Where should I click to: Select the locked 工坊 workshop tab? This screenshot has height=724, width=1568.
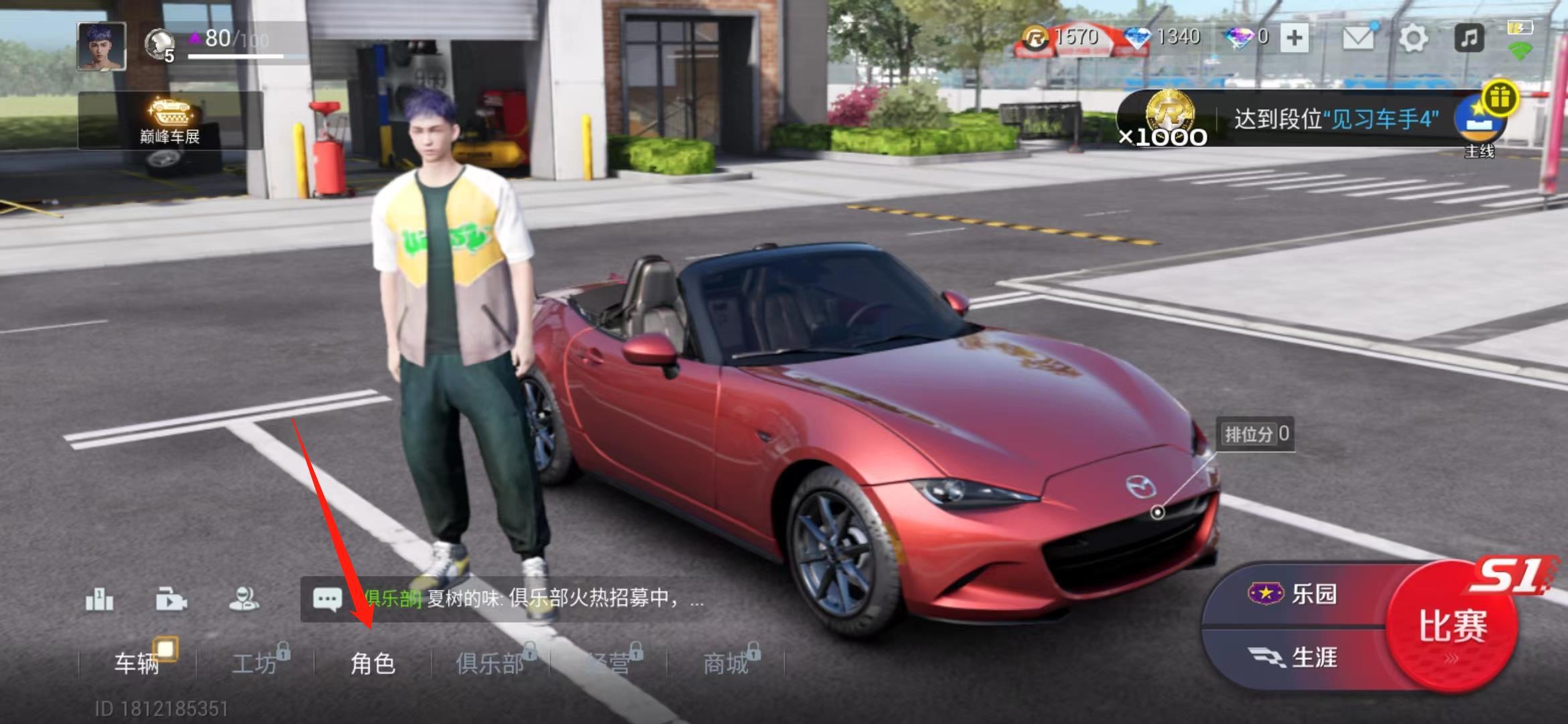pyautogui.click(x=255, y=663)
